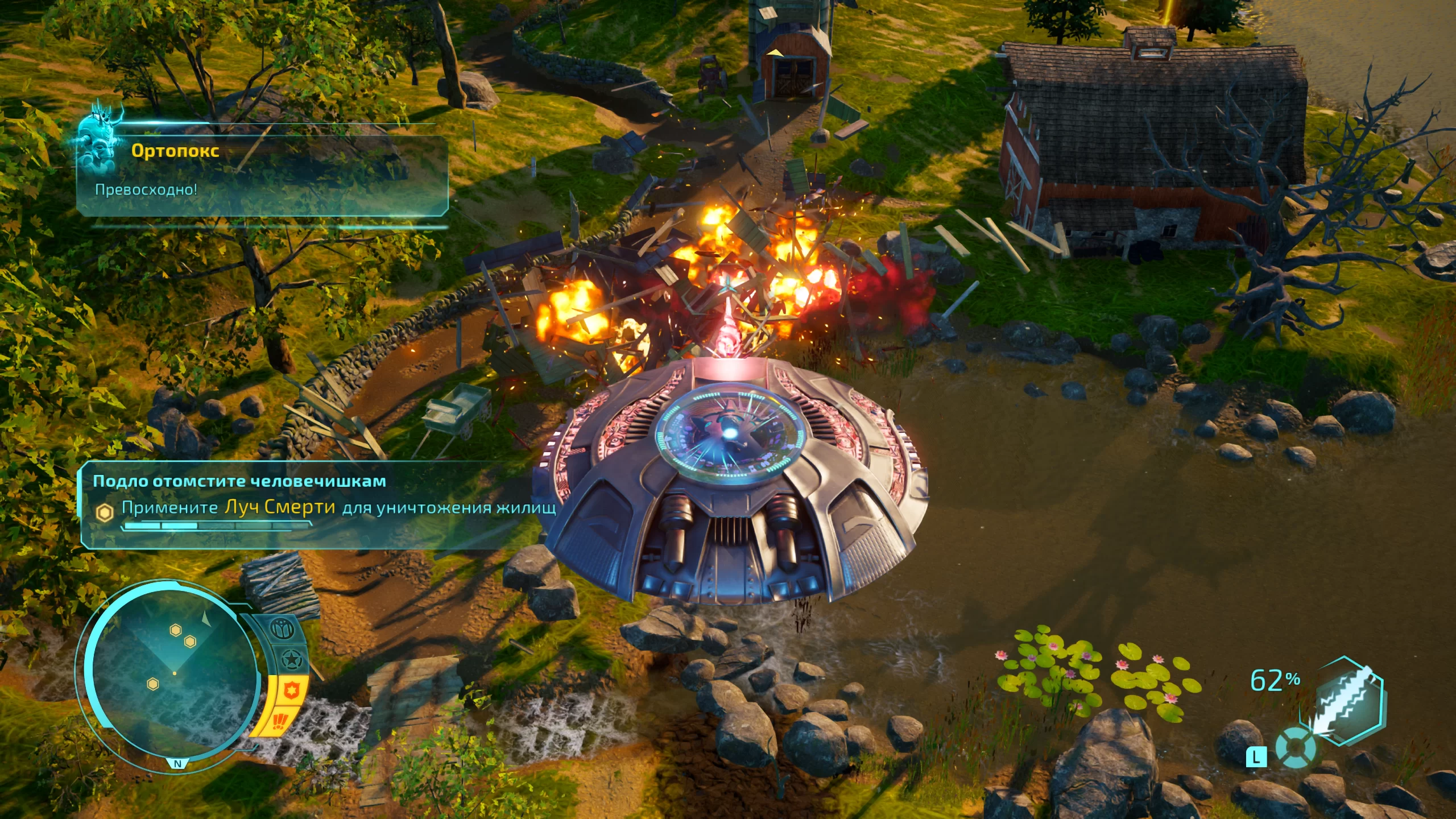The image size is (1456, 819).
Task: Click the lower-left hexagon marker on minimap
Action: 152,684
